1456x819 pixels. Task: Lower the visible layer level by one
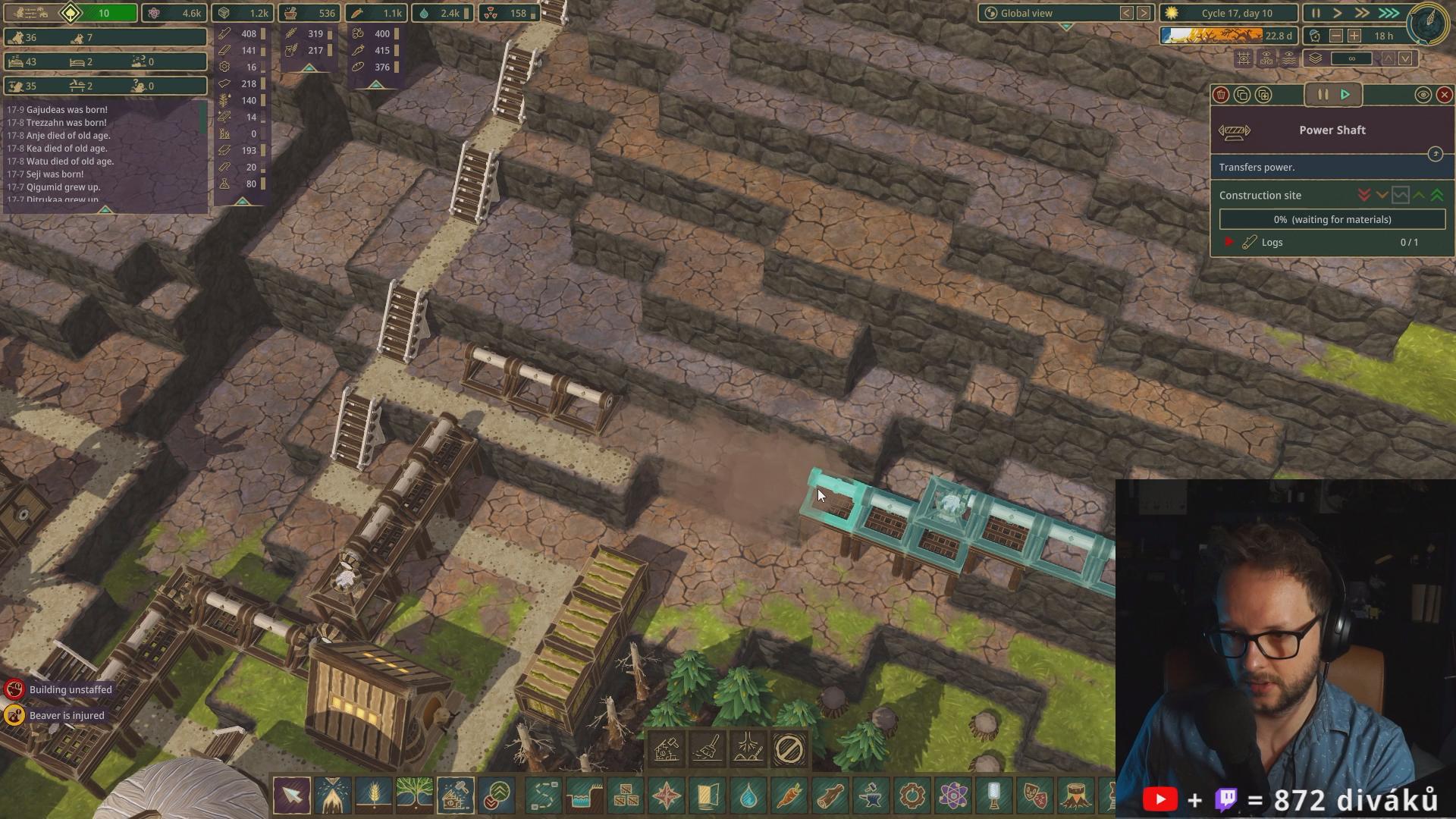1405,58
